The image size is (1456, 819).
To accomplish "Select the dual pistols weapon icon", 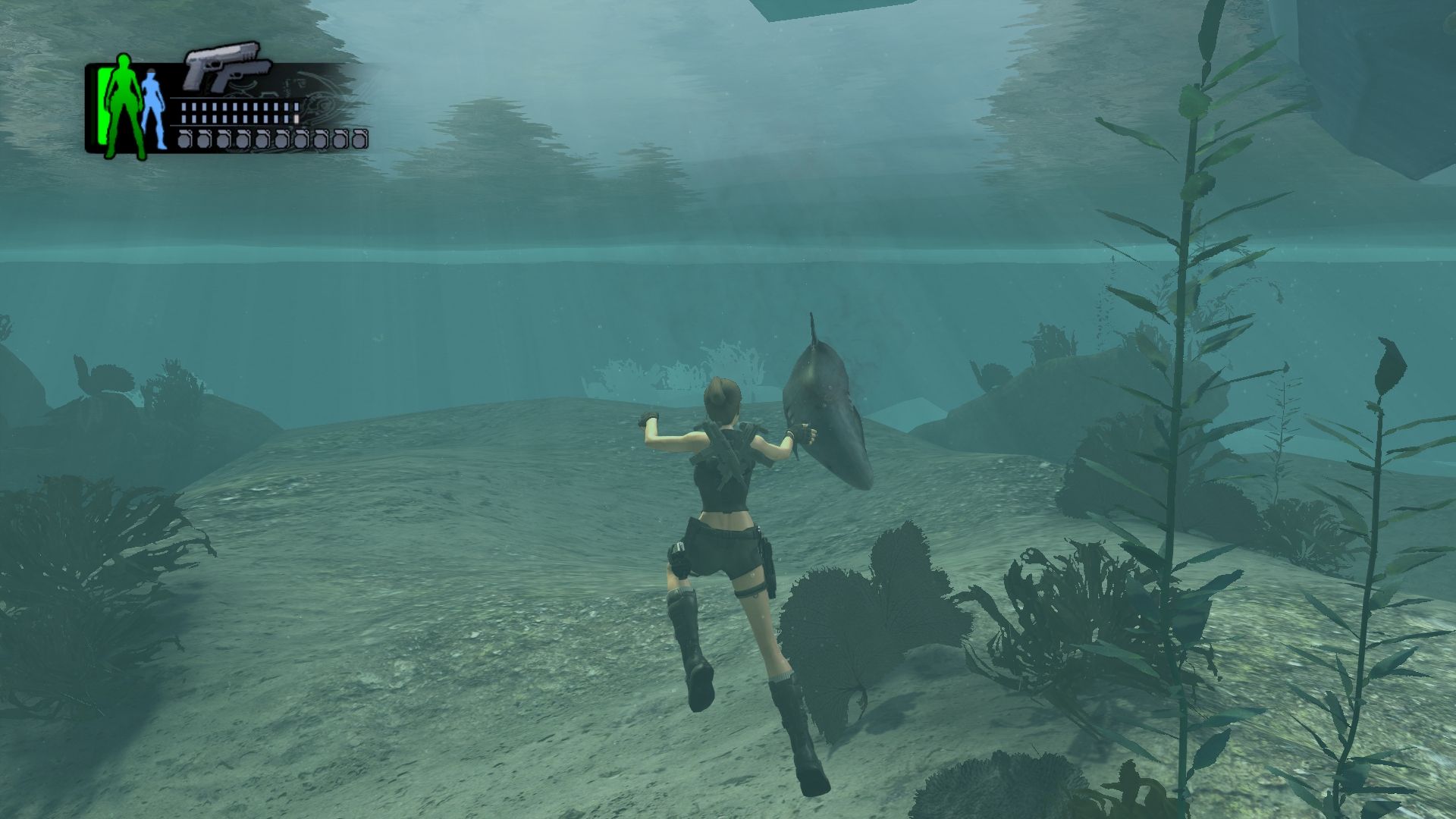I will click(x=227, y=67).
